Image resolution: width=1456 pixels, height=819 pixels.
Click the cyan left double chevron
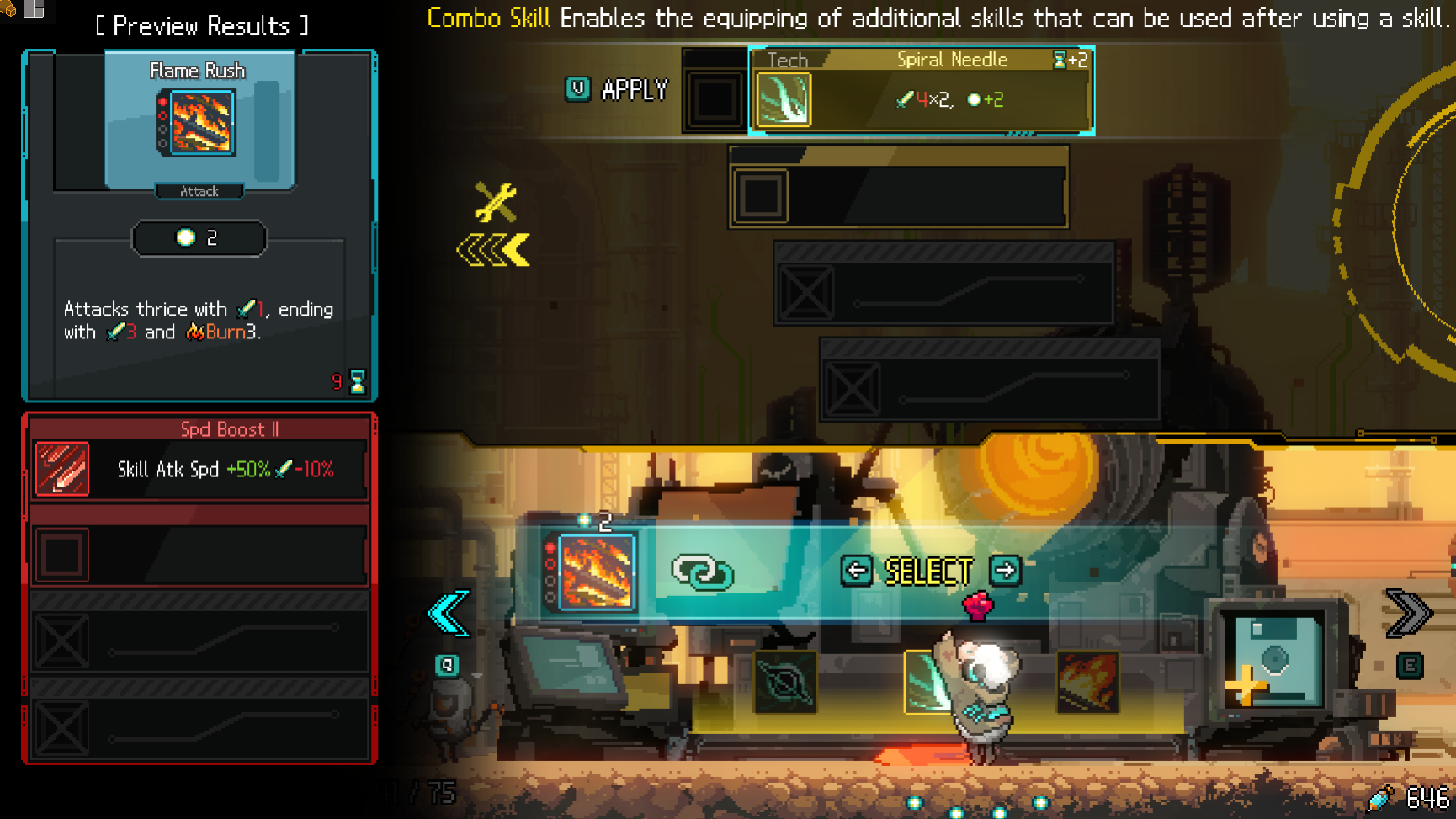pos(447,613)
